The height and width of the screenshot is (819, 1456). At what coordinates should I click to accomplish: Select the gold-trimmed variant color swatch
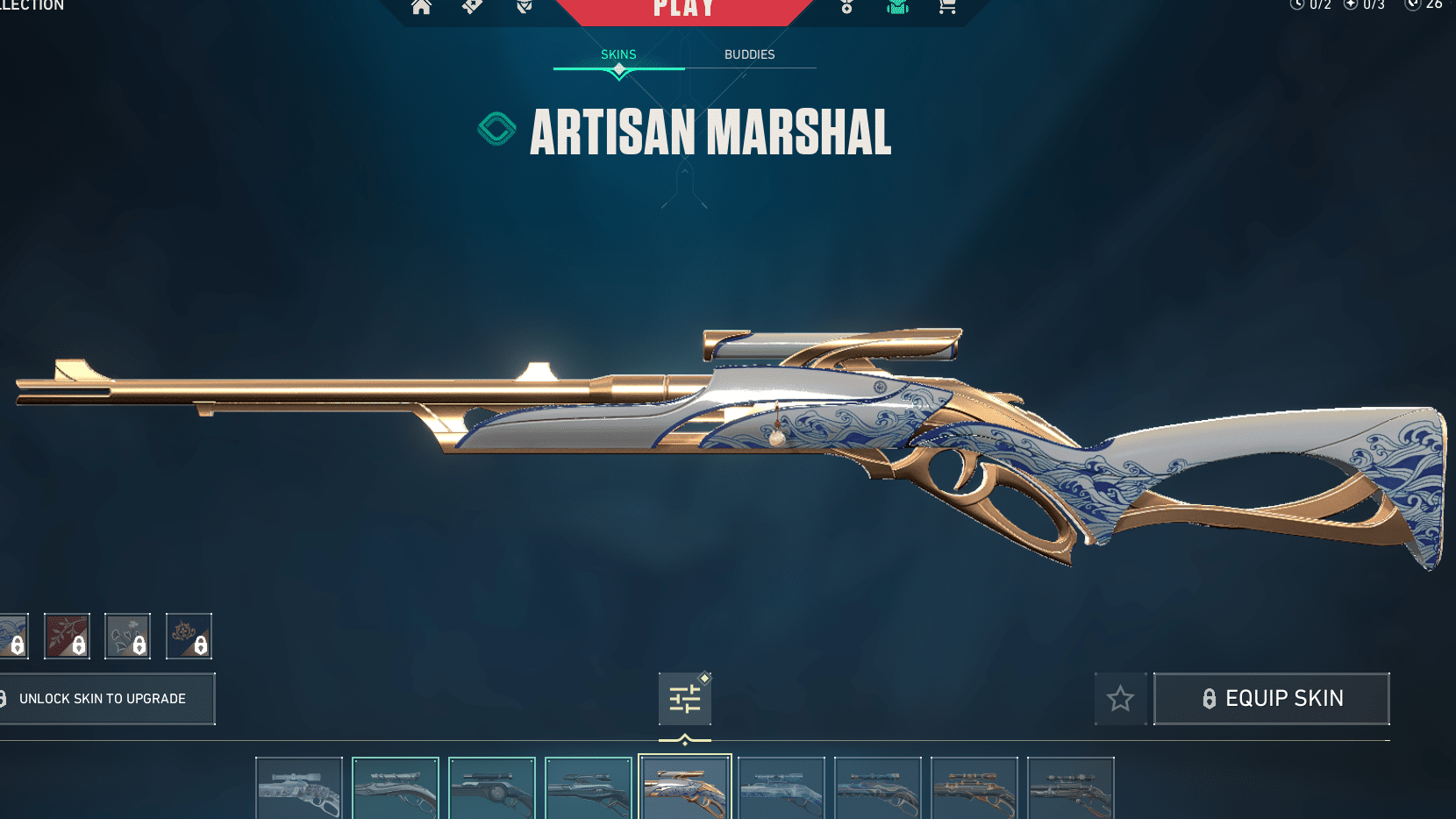189,636
